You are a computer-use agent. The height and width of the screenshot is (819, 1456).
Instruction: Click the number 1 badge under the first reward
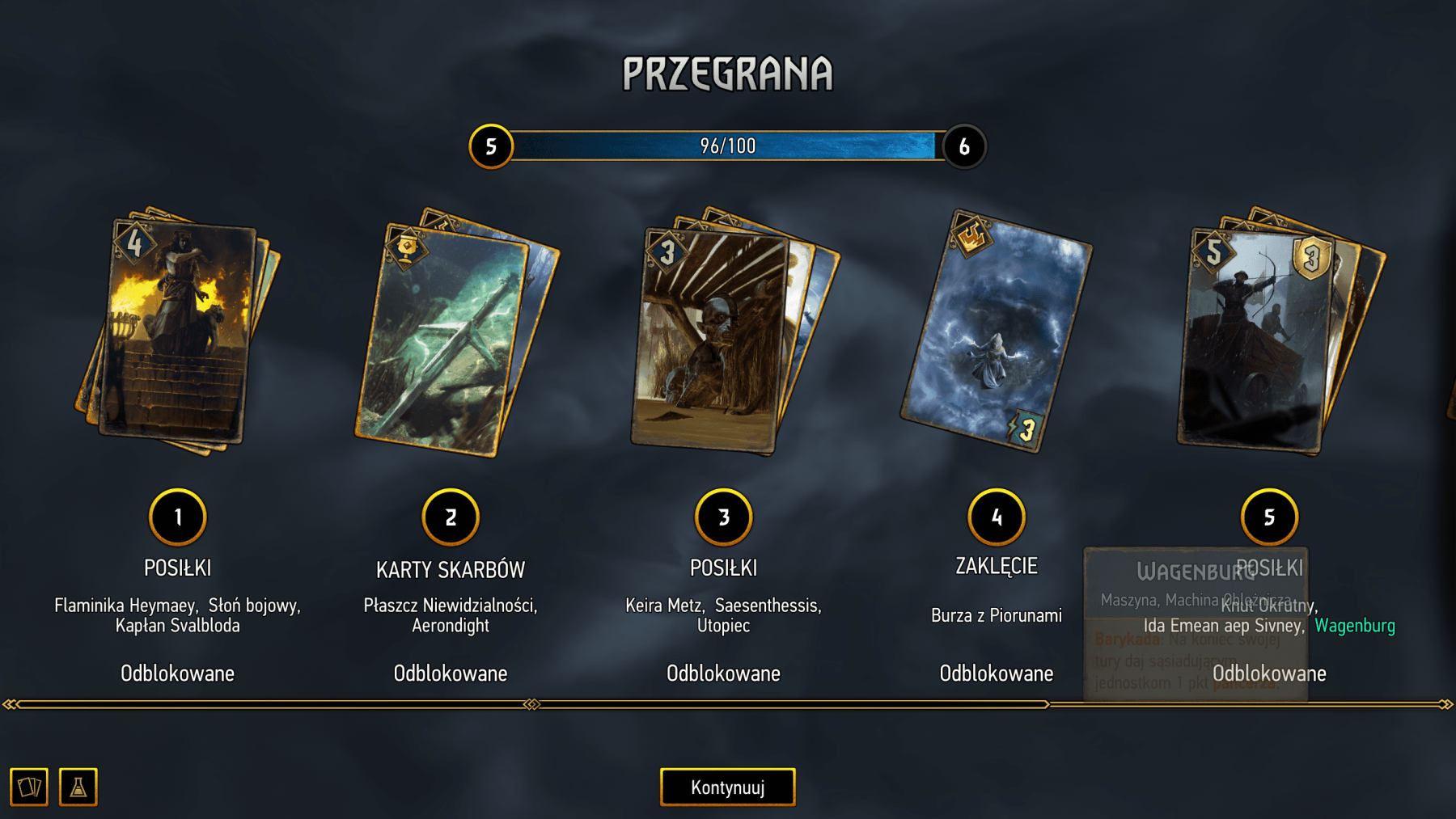pyautogui.click(x=178, y=517)
